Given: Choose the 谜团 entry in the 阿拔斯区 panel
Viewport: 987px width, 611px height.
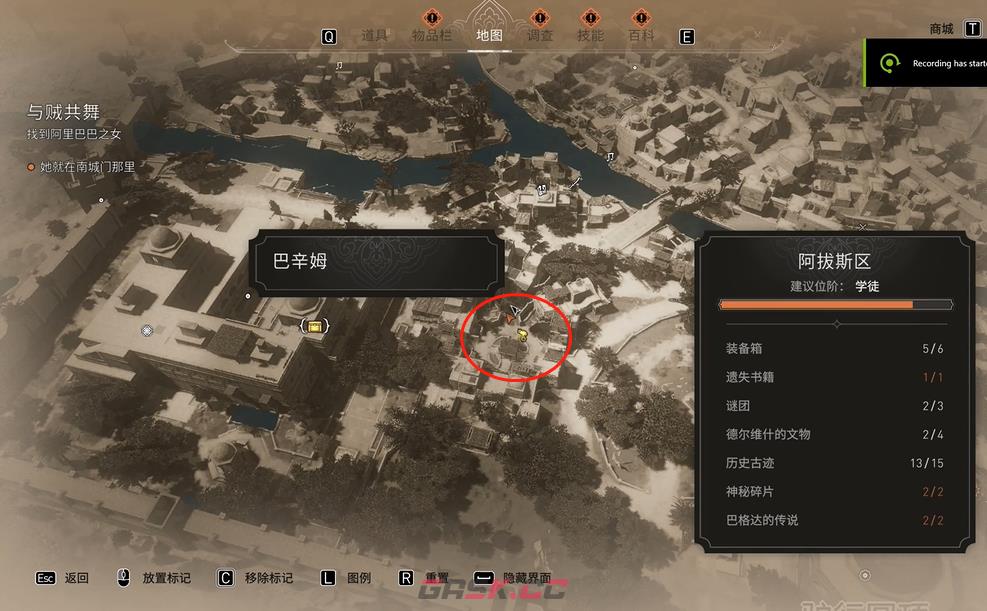Looking at the screenshot, I should (834, 406).
